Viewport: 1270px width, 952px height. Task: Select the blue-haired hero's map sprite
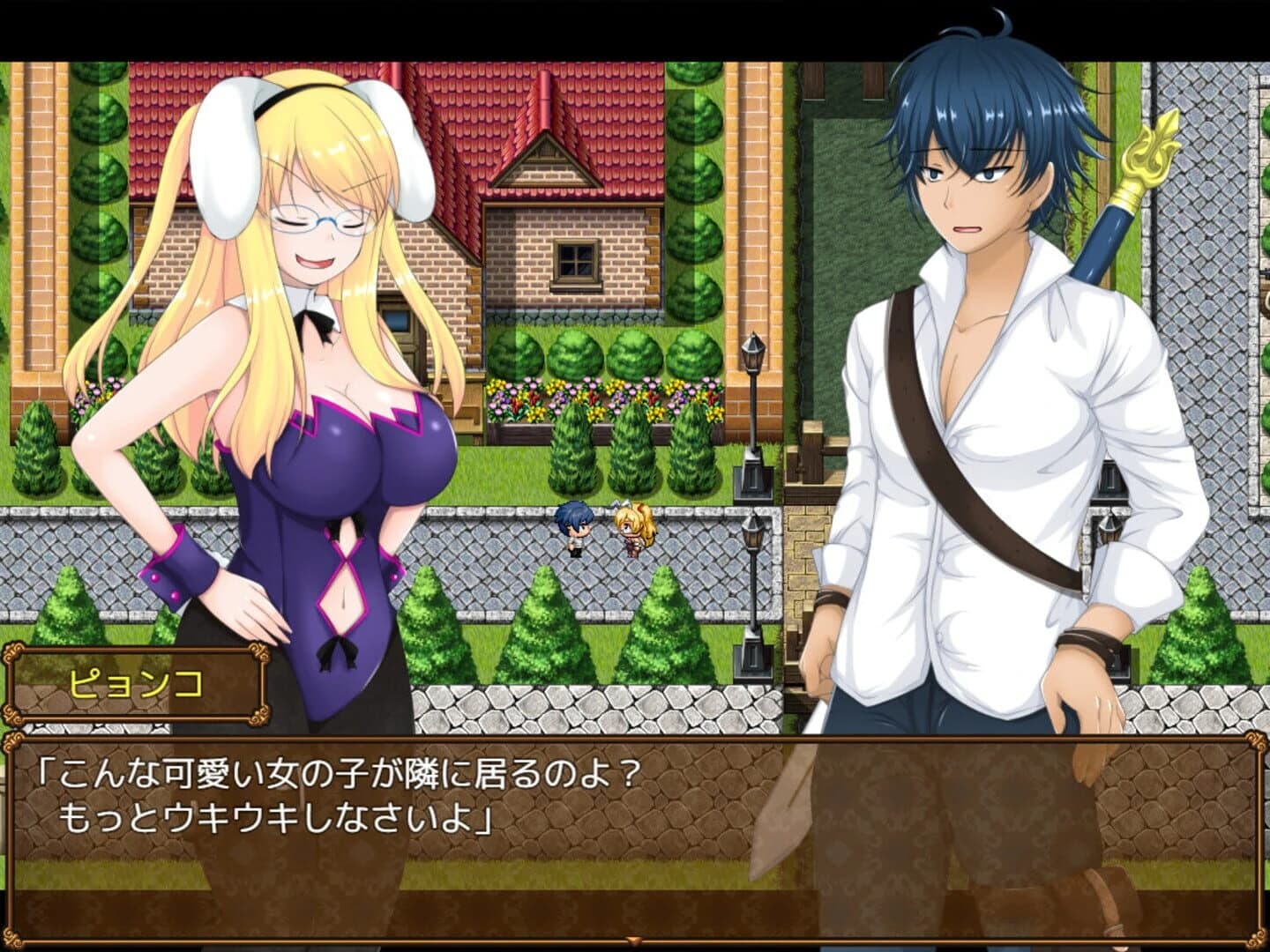coord(574,527)
